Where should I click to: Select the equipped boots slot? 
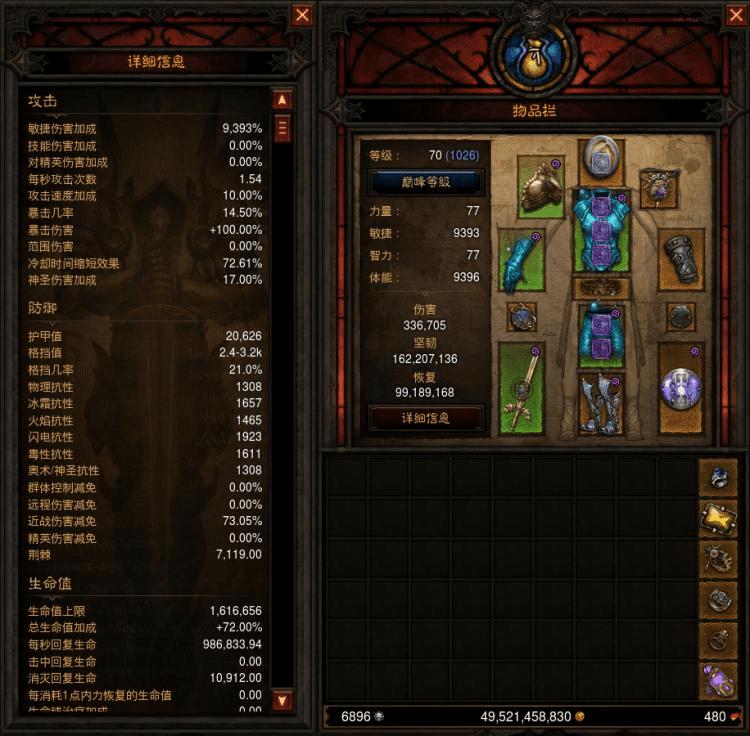click(x=601, y=404)
